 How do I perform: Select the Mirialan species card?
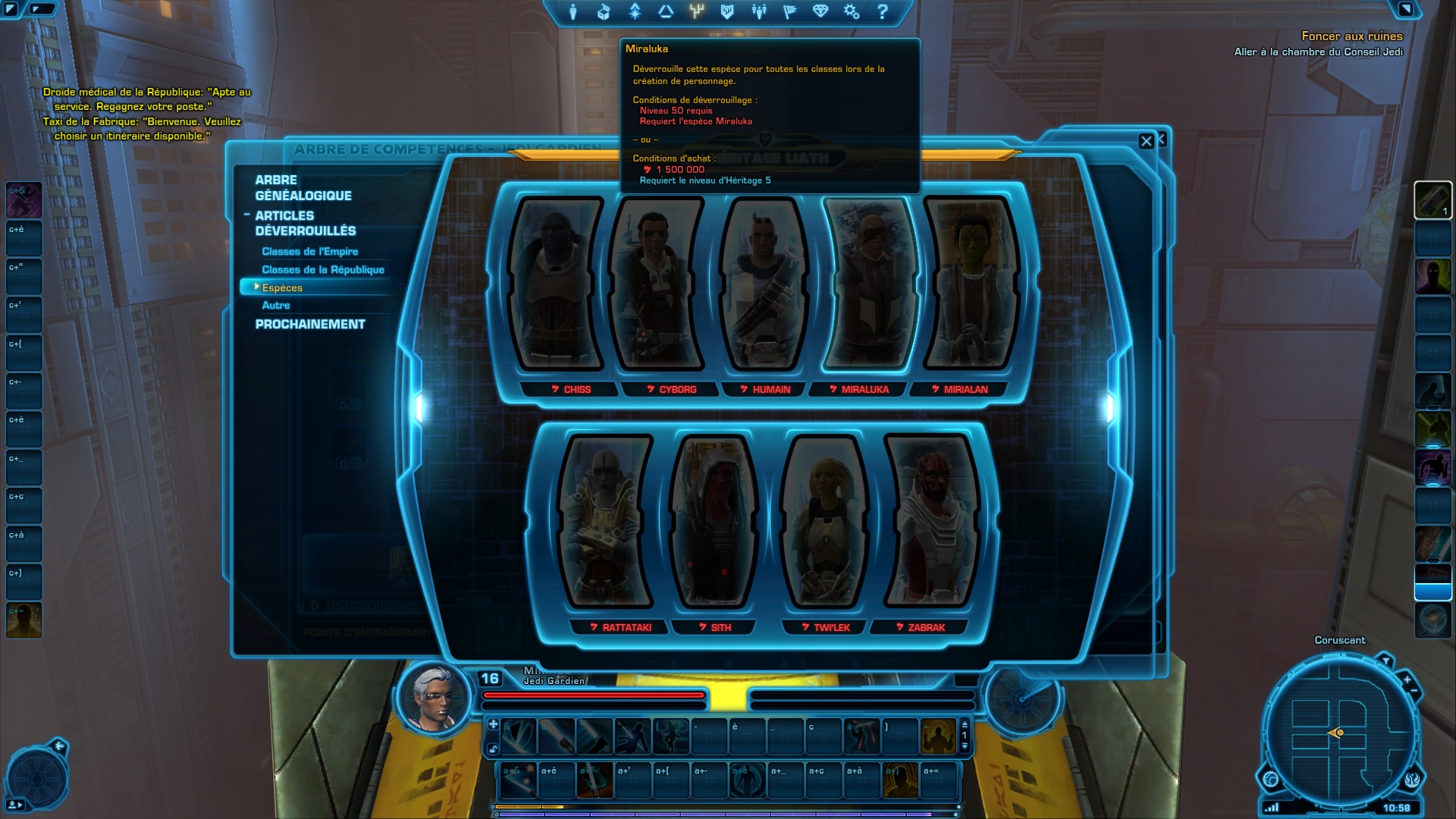(x=970, y=284)
